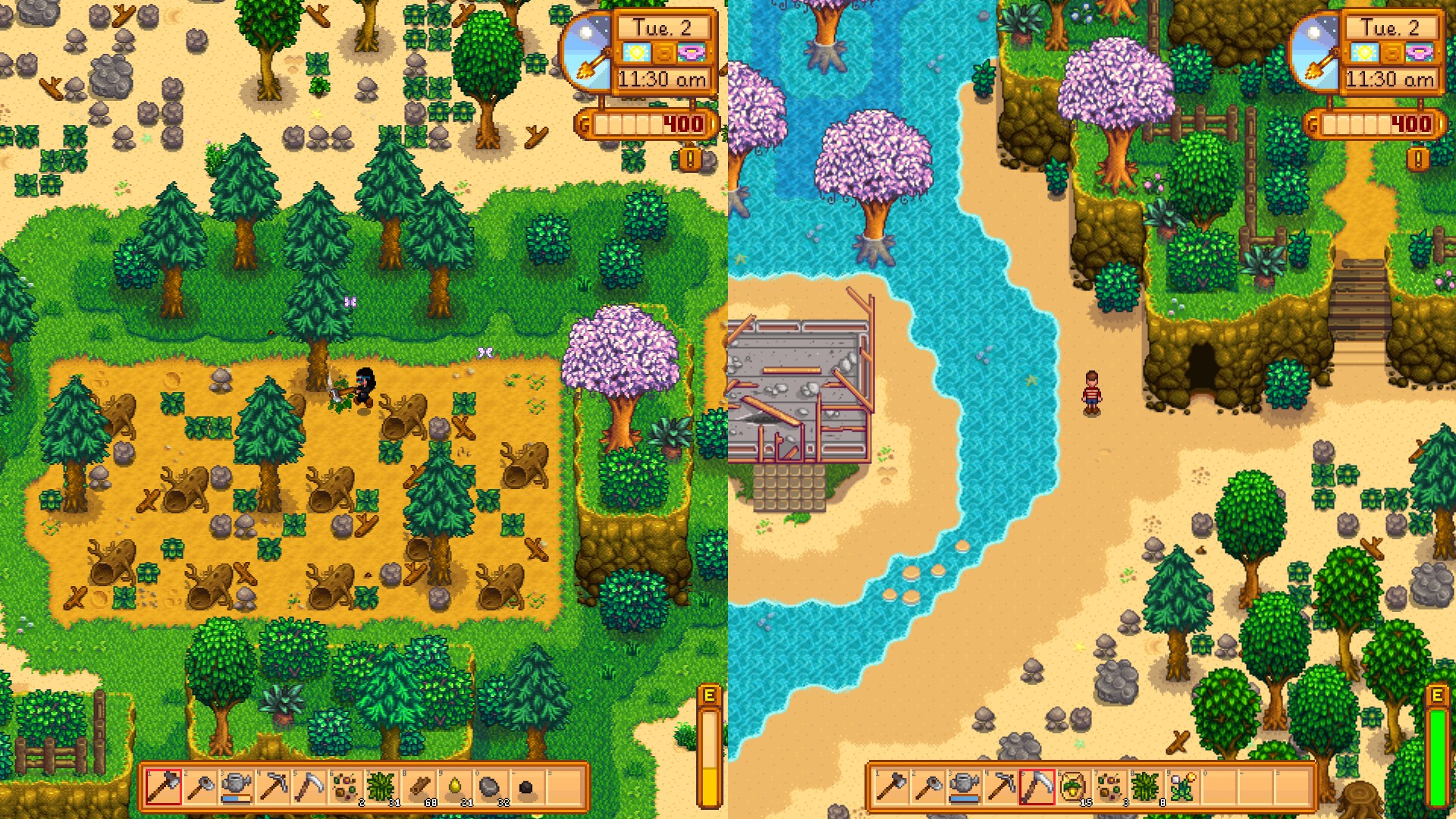Screen dimensions: 1456x819
Task: Select the dandelion item in slot 9
Action: coord(1181,786)
